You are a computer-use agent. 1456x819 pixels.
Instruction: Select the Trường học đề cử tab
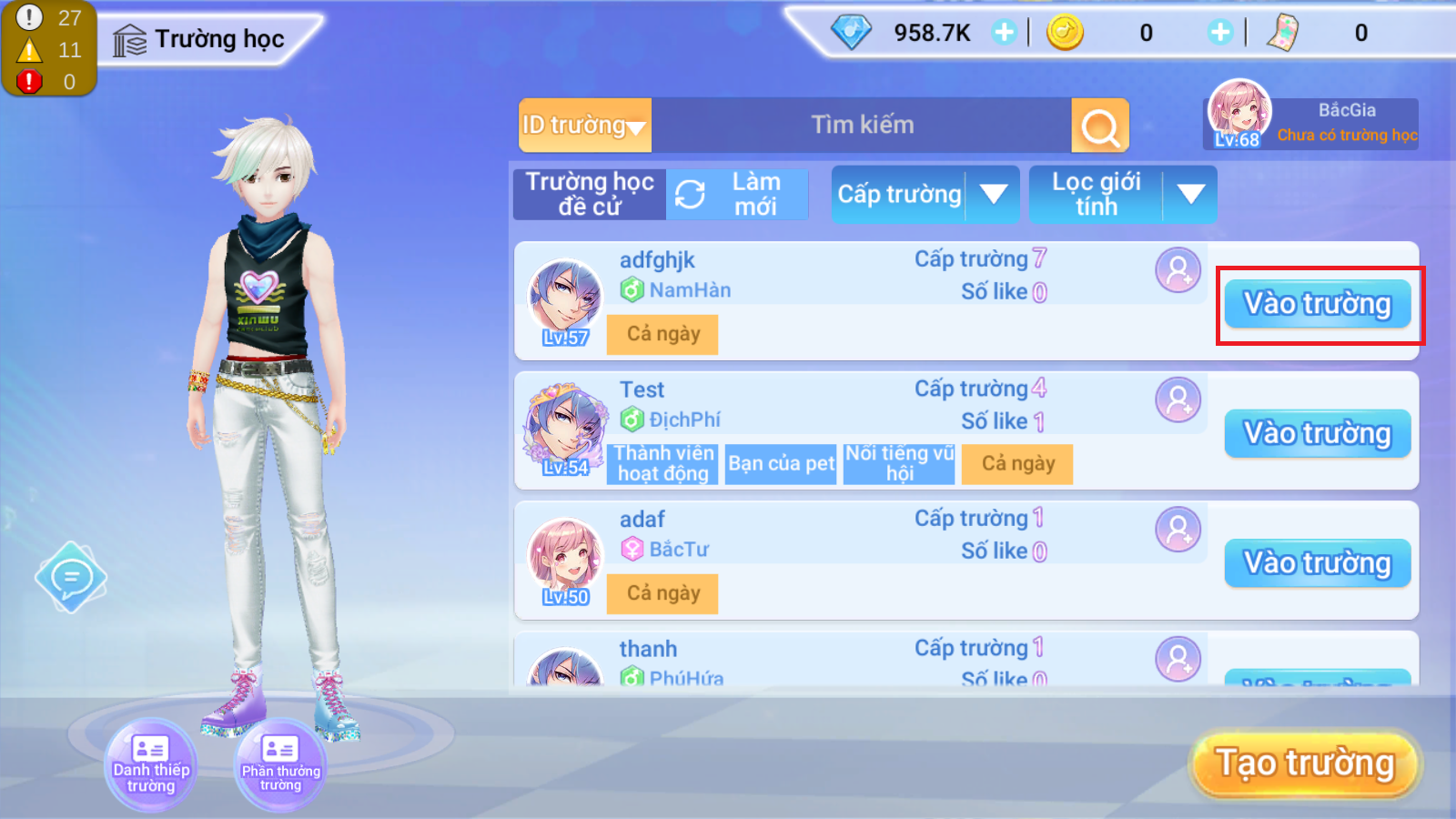click(590, 194)
